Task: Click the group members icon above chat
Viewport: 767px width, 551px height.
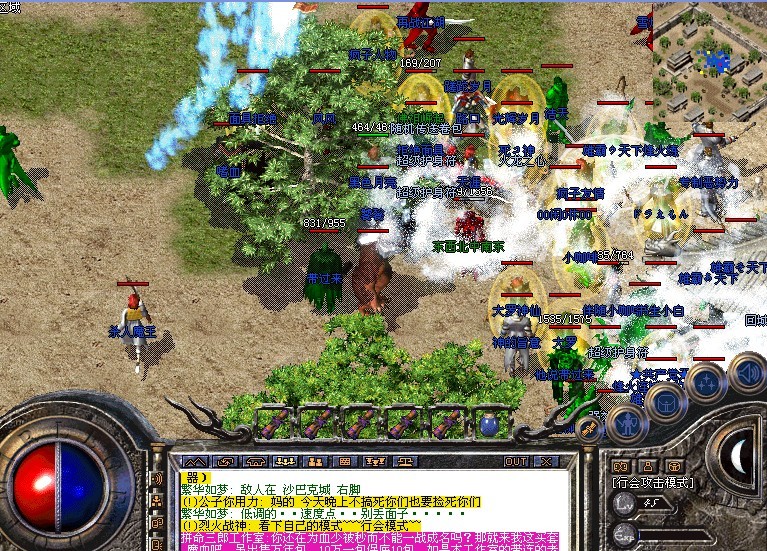Action: click(x=285, y=462)
